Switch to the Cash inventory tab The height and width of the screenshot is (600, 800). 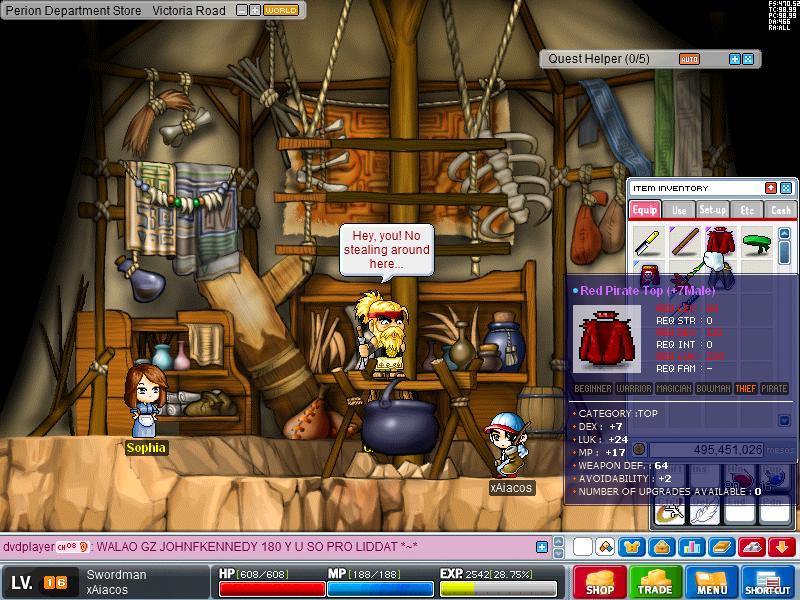780,210
